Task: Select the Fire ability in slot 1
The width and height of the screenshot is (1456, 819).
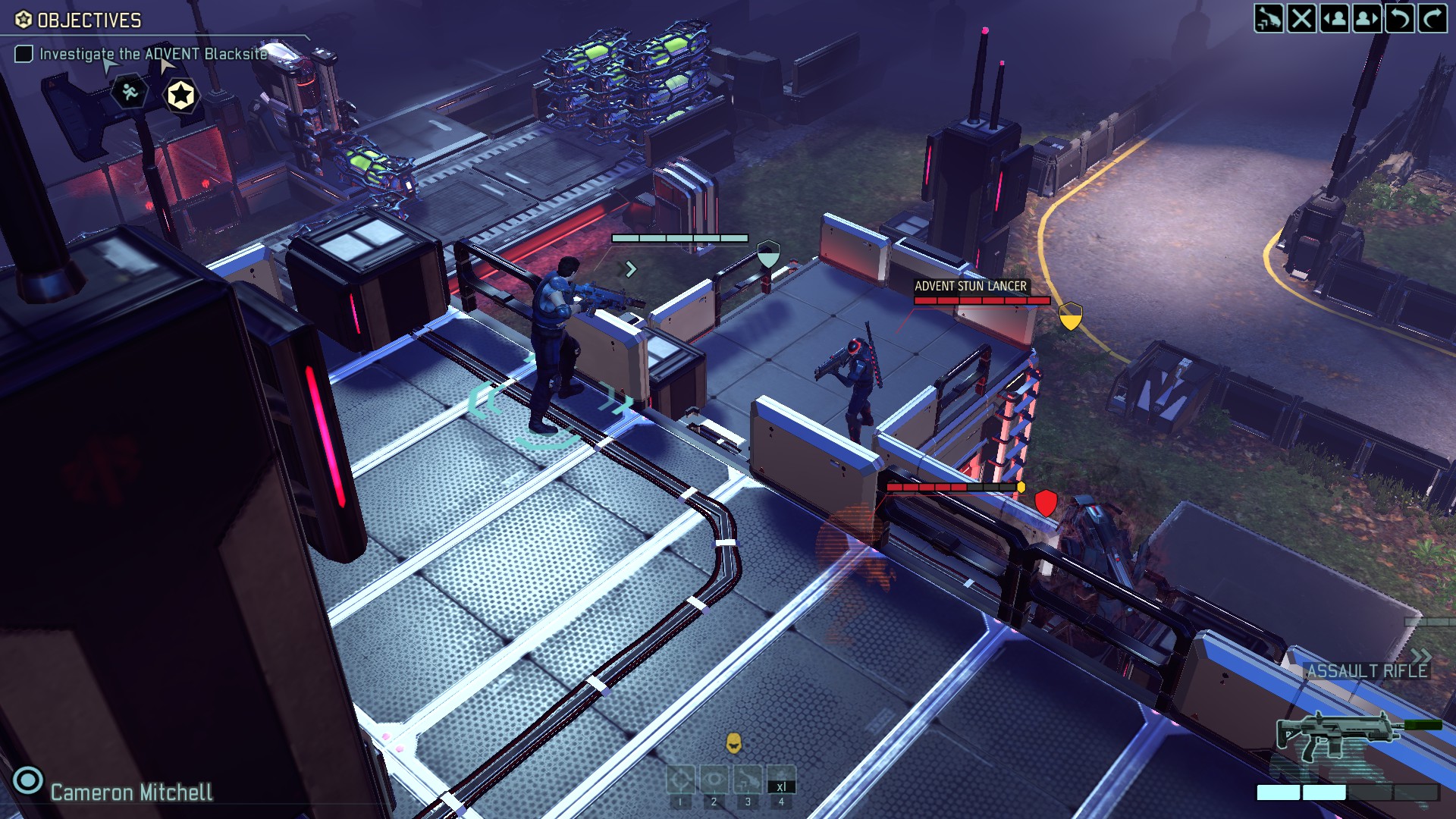Action: click(679, 778)
